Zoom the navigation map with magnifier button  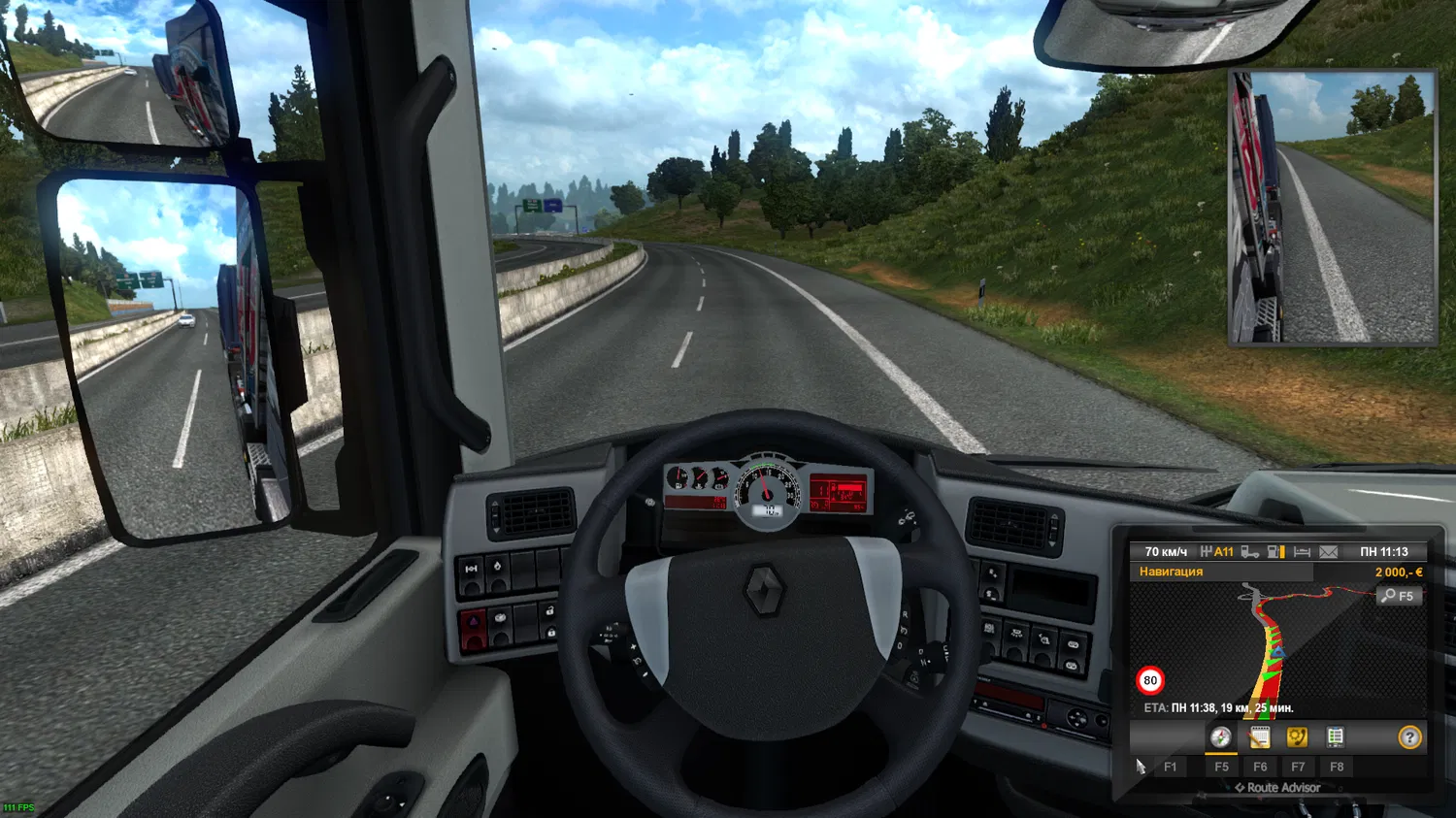[1399, 596]
